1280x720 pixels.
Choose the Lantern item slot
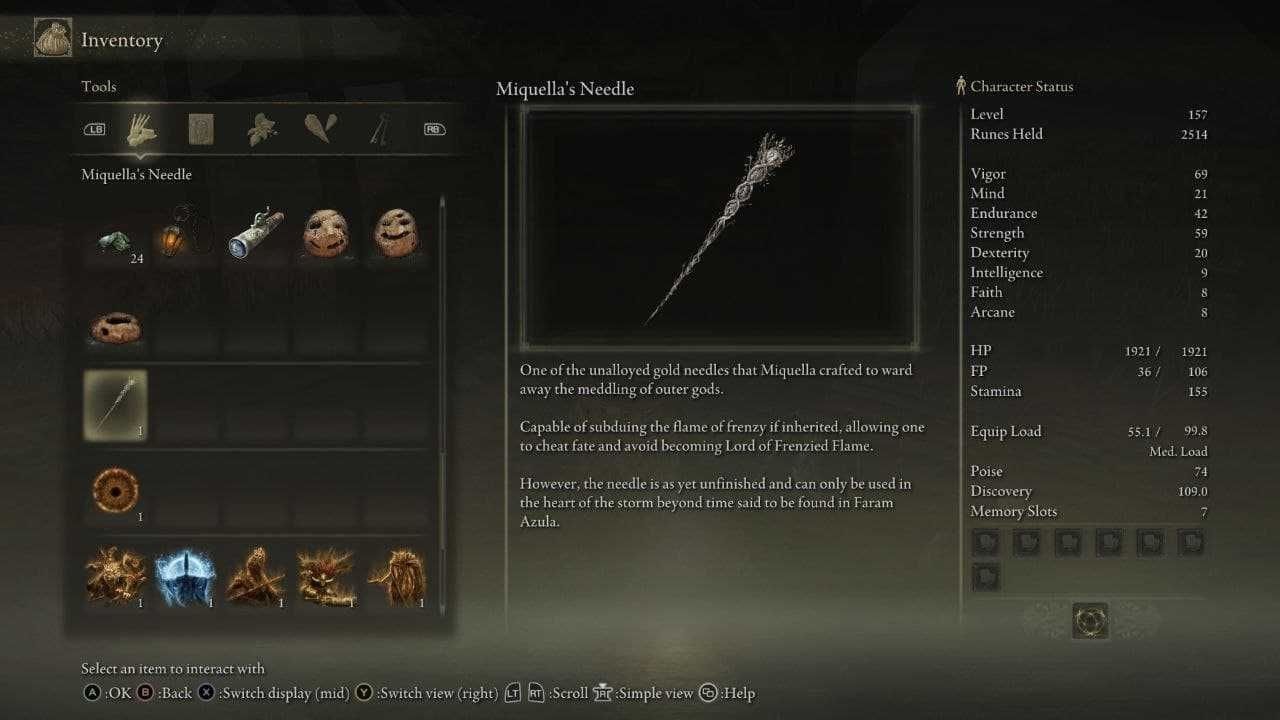click(186, 232)
